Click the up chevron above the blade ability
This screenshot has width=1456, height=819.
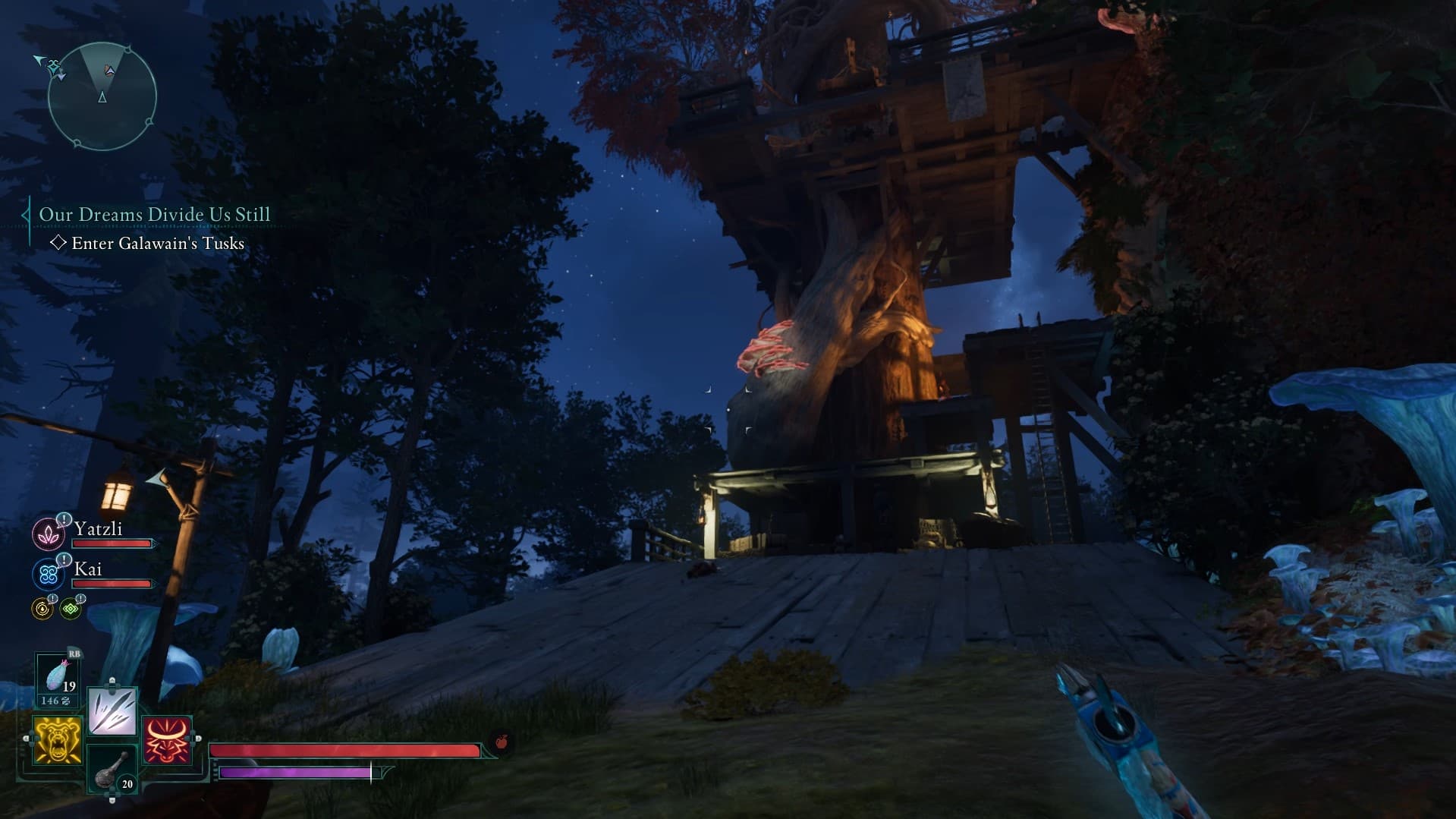pos(113,679)
